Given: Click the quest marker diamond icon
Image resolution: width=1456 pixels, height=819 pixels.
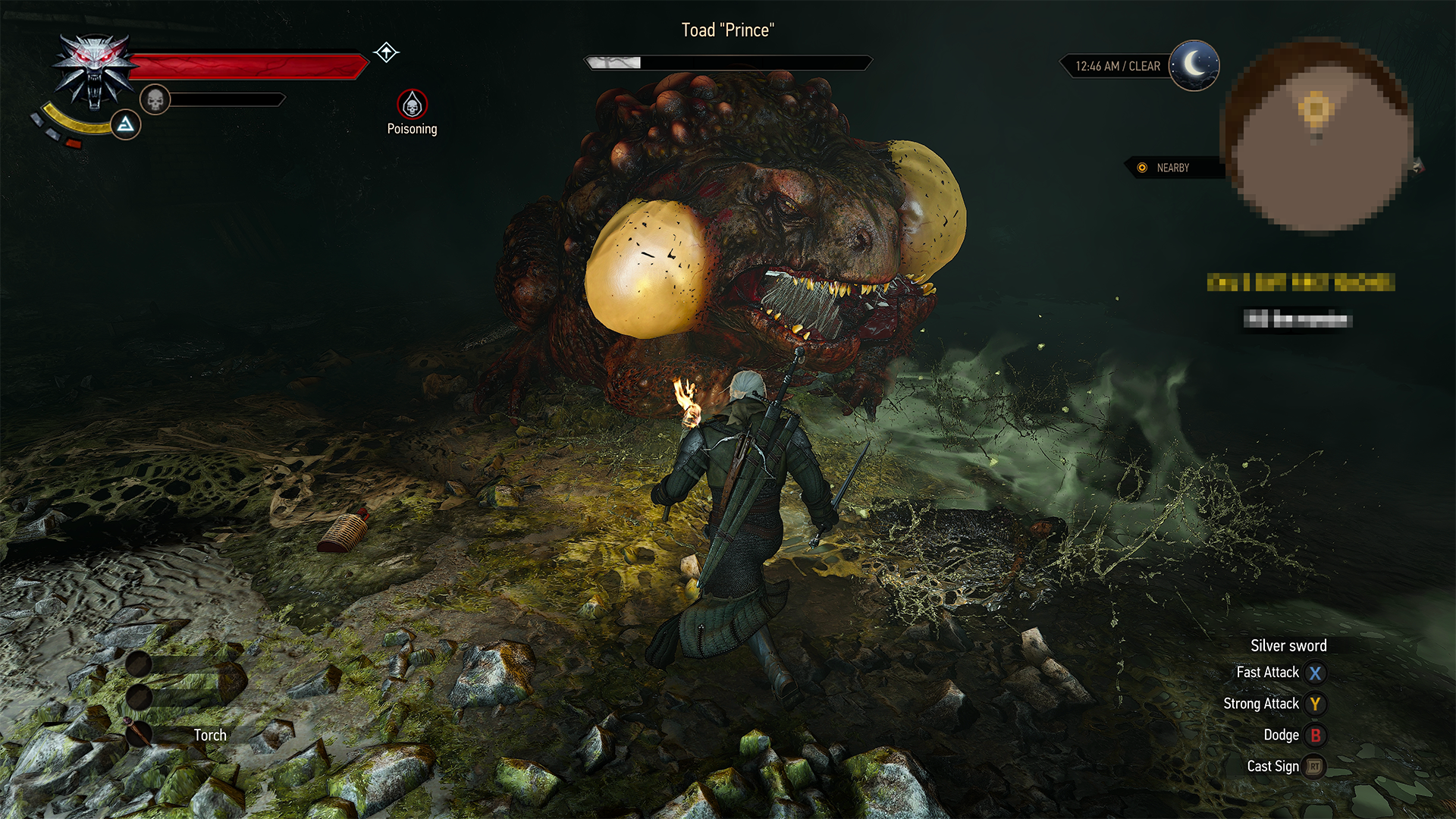Looking at the screenshot, I should coord(387,52).
